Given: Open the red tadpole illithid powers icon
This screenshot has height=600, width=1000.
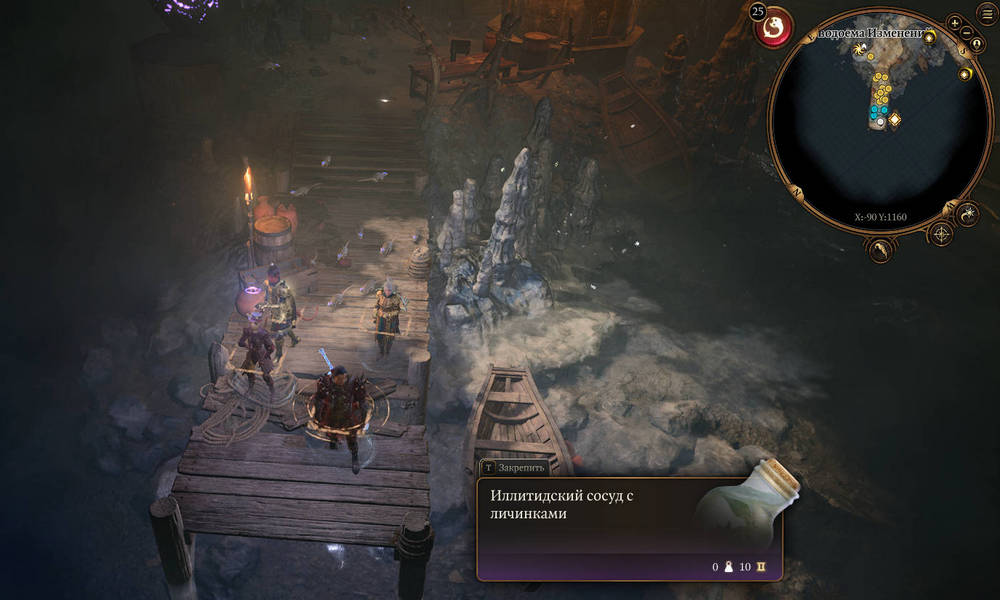Looking at the screenshot, I should tap(773, 29).
